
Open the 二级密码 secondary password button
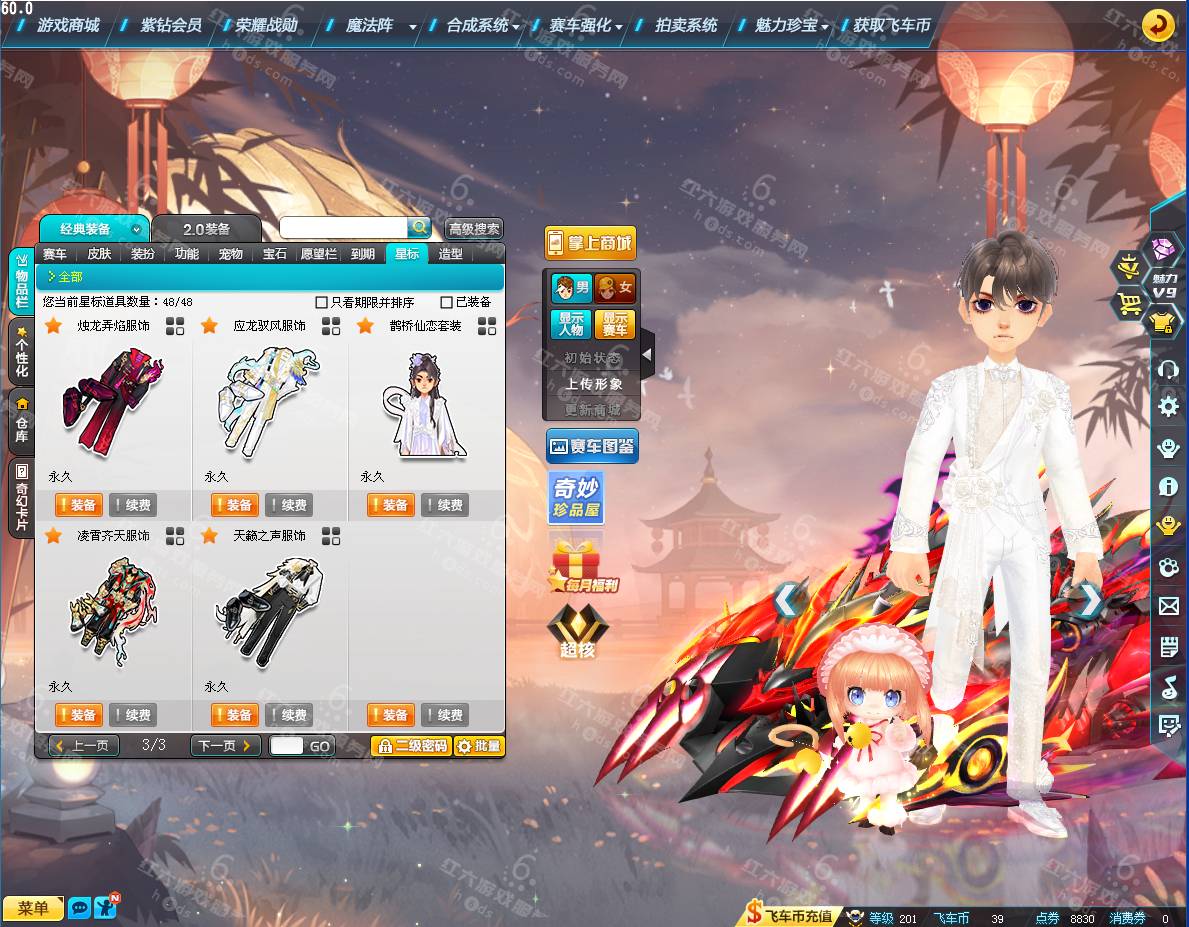(x=411, y=746)
